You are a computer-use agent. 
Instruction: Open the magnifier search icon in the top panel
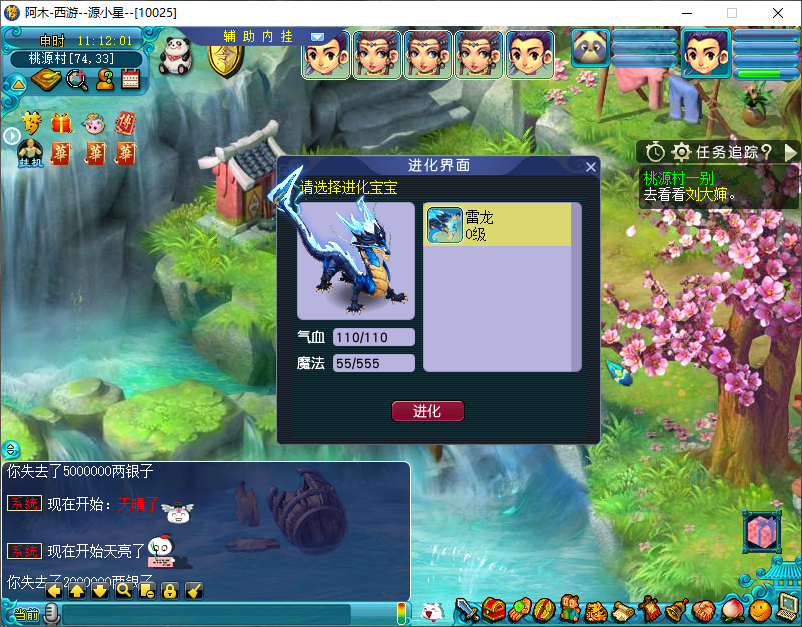tap(76, 81)
